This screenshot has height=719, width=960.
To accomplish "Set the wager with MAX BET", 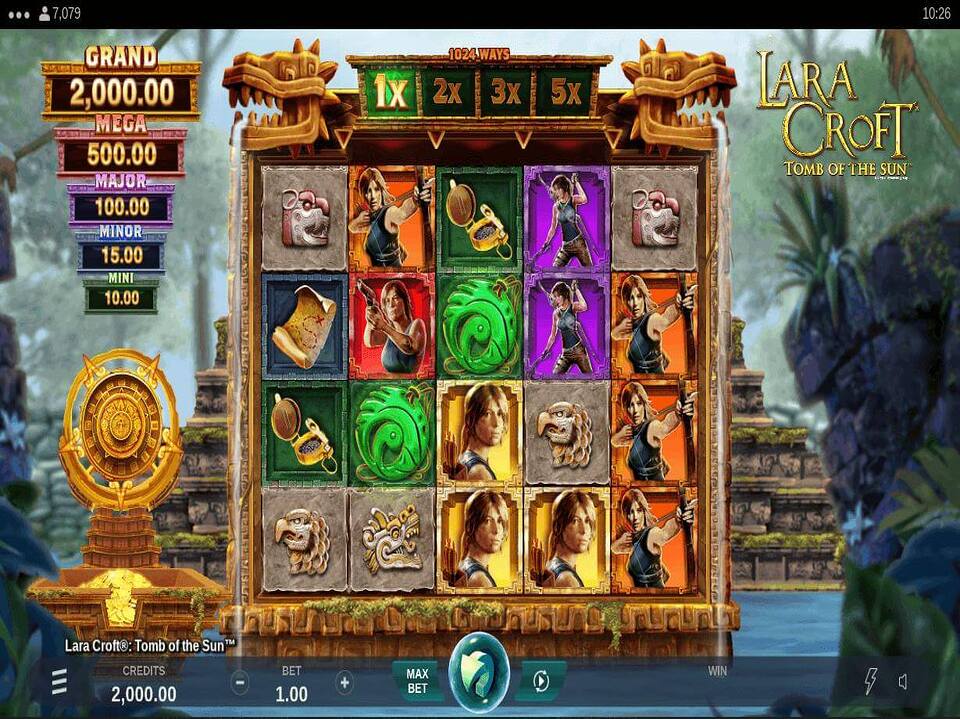I will [x=417, y=681].
